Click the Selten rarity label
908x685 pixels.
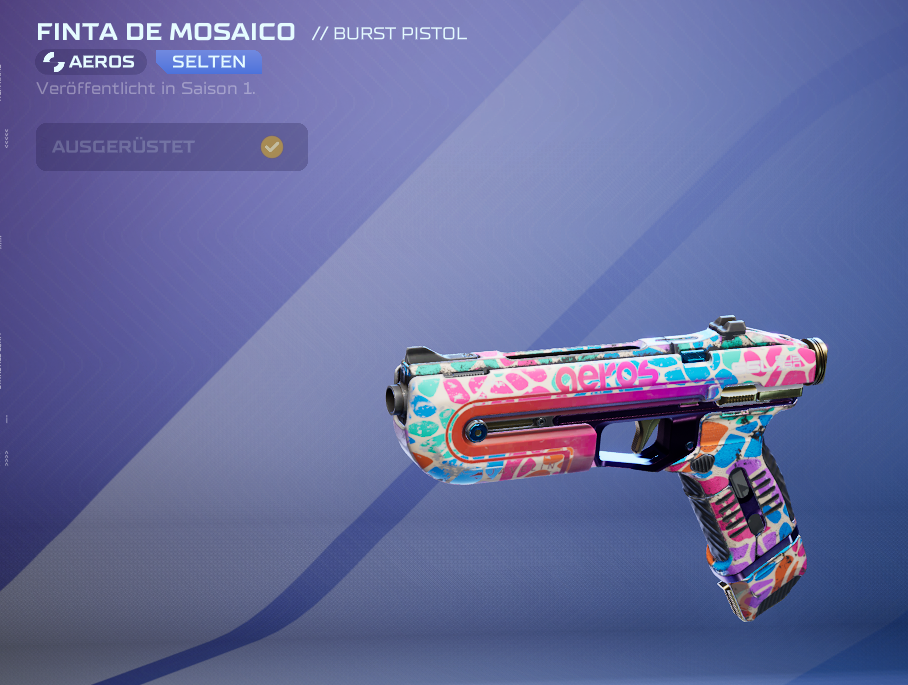point(208,62)
